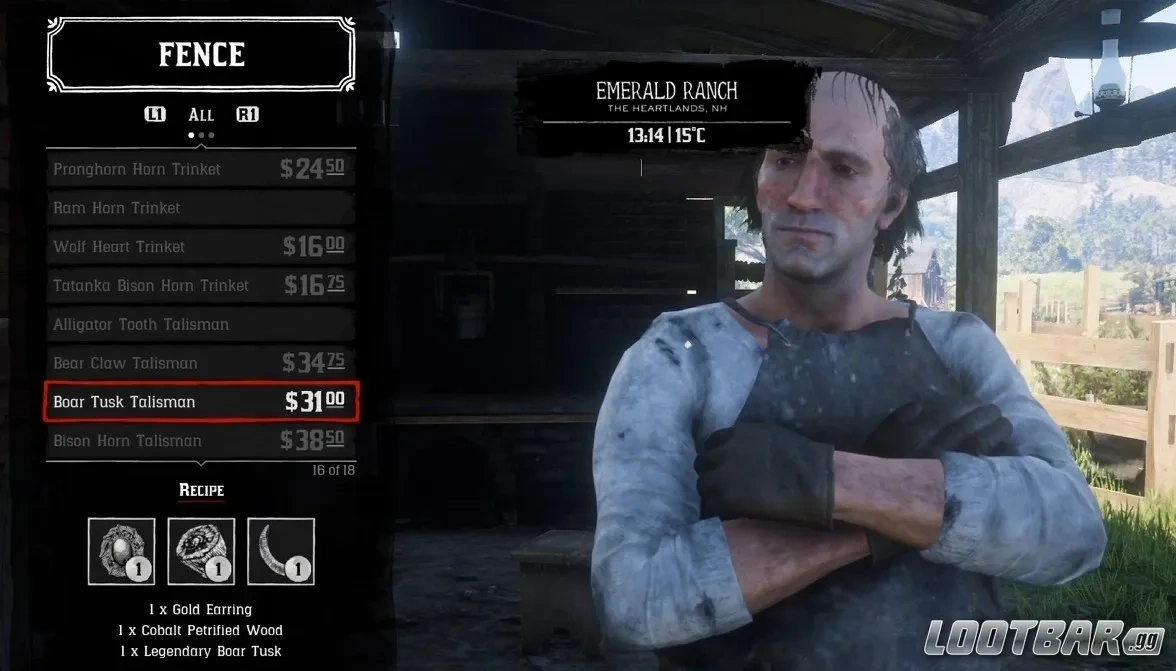This screenshot has width=1176, height=671.
Task: Choose the Bear Claw Talisman item
Action: [200, 363]
